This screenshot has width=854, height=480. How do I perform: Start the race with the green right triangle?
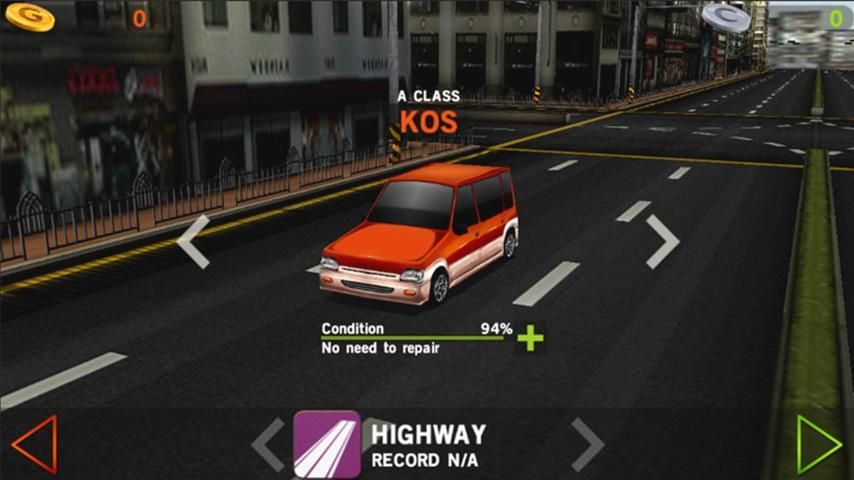pyautogui.click(x=819, y=444)
